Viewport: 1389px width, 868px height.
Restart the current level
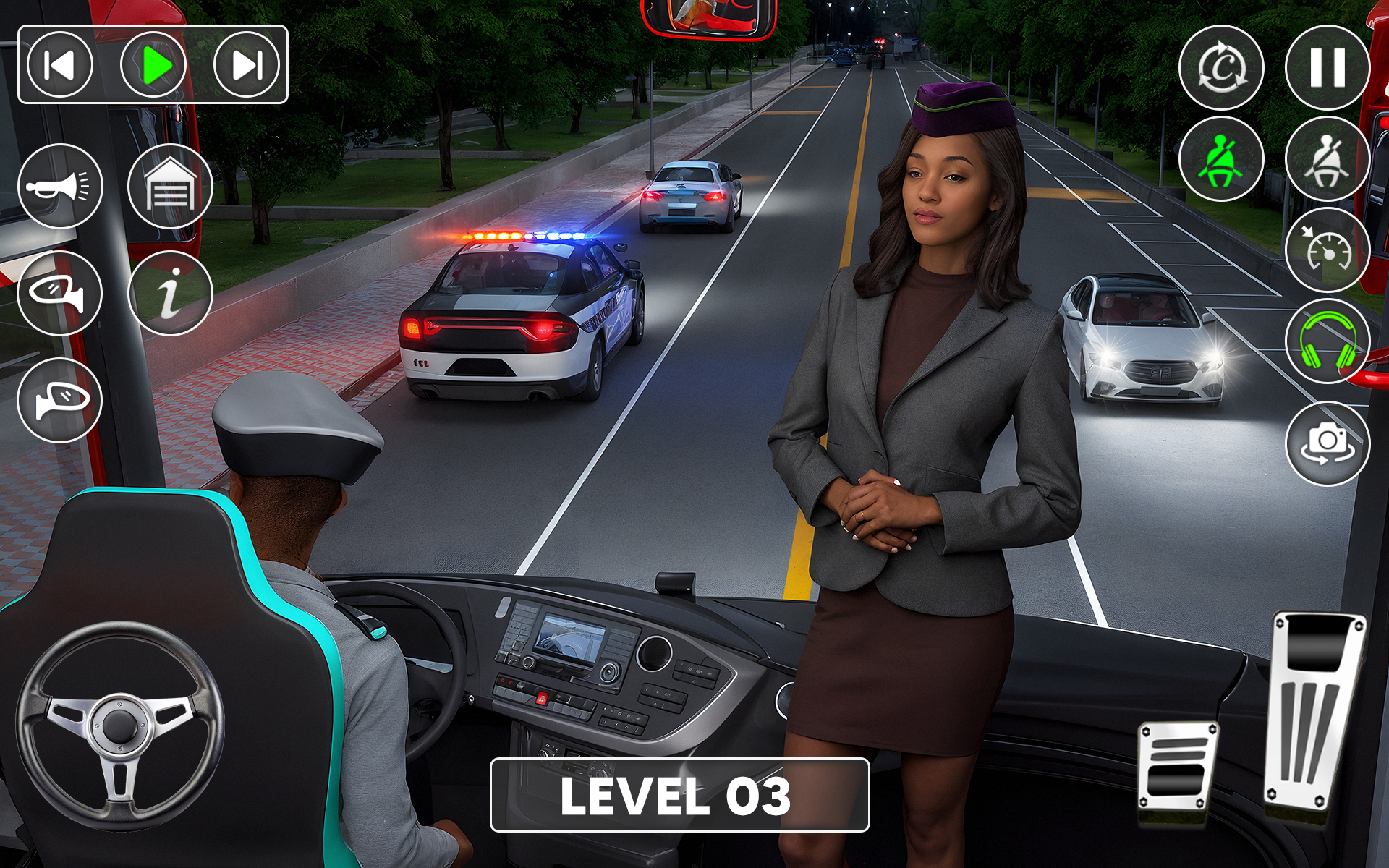(1223, 66)
